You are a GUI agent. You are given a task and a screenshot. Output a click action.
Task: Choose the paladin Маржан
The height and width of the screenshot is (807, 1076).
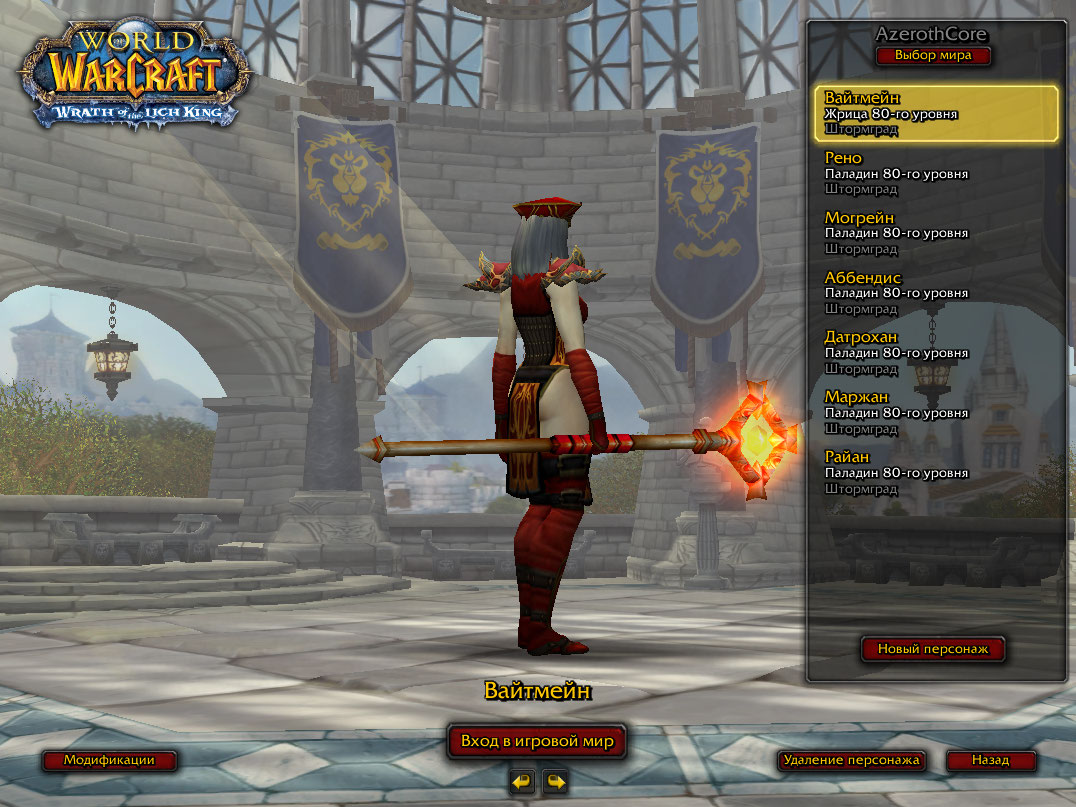(937, 412)
